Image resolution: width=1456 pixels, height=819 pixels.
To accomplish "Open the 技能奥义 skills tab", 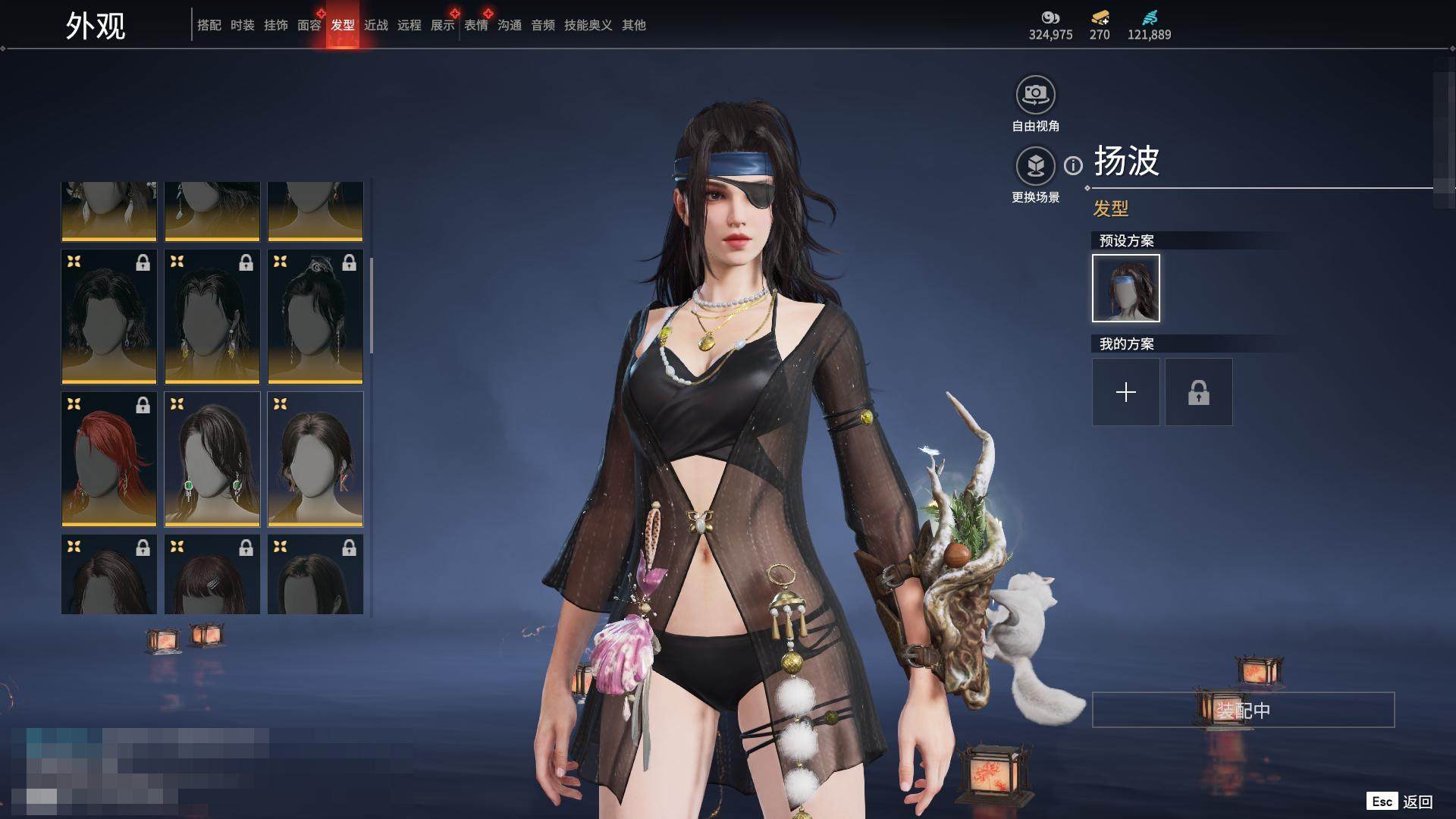I will (x=588, y=25).
